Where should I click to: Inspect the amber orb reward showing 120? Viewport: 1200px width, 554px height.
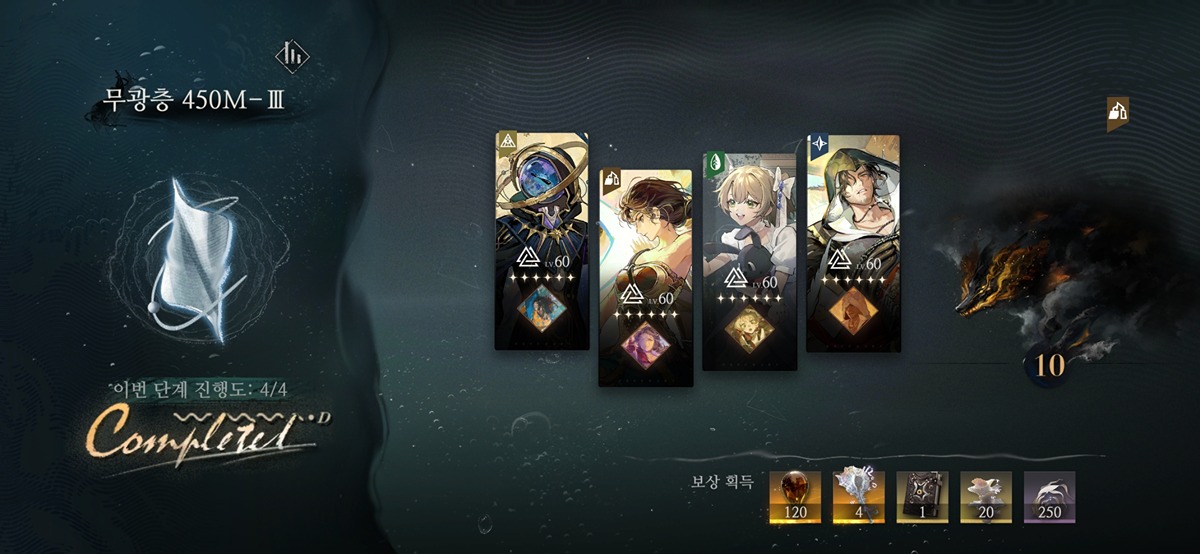[x=795, y=497]
